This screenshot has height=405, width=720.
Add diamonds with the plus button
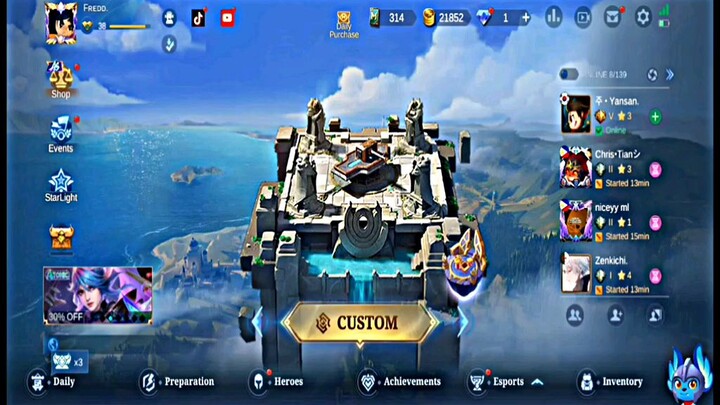pyautogui.click(x=526, y=18)
